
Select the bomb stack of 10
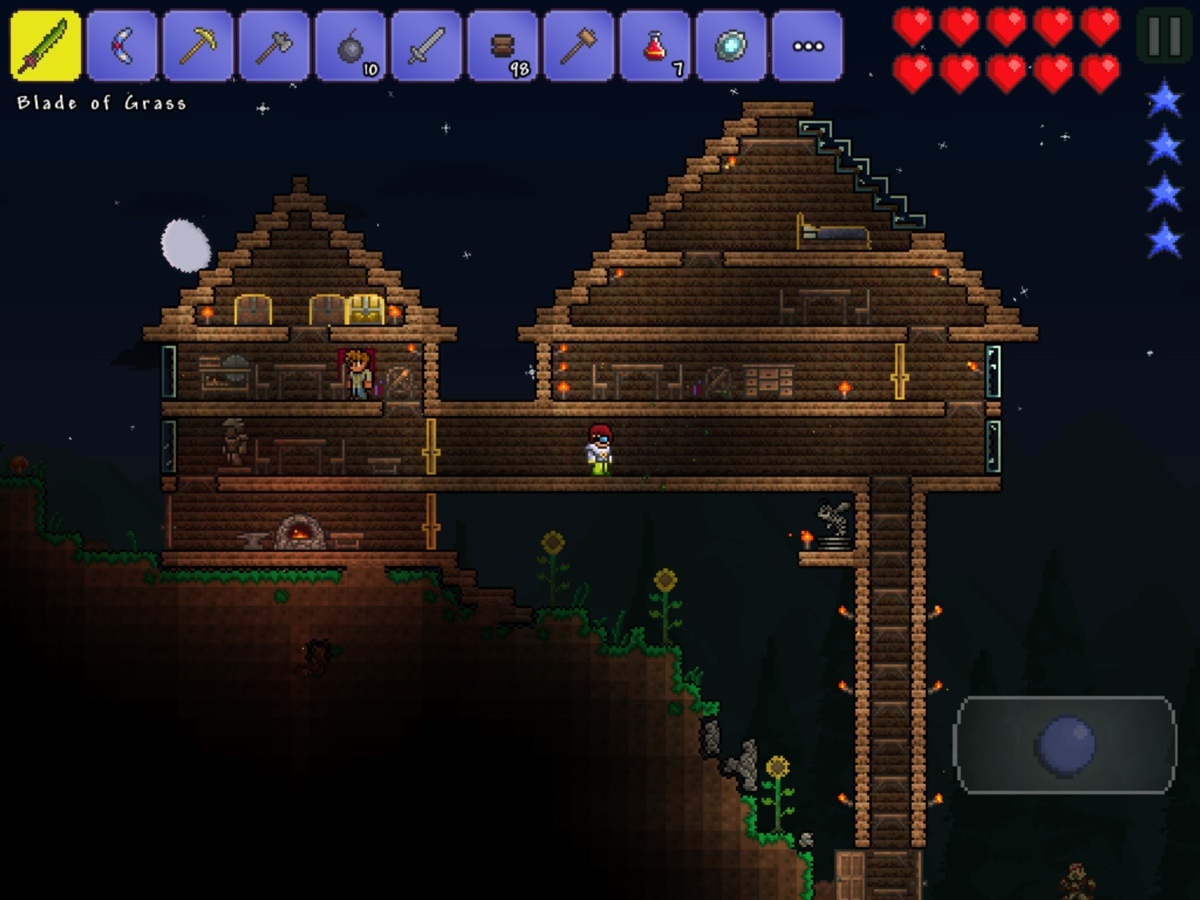350,46
